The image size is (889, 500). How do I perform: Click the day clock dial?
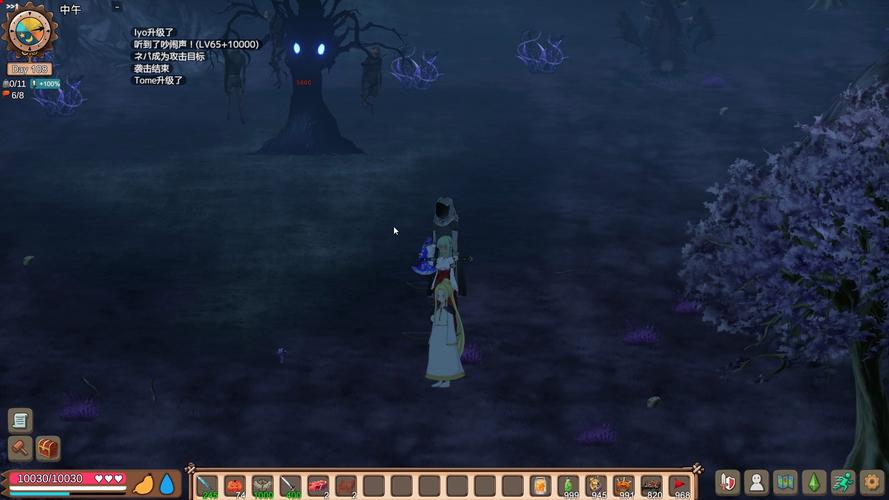31,30
